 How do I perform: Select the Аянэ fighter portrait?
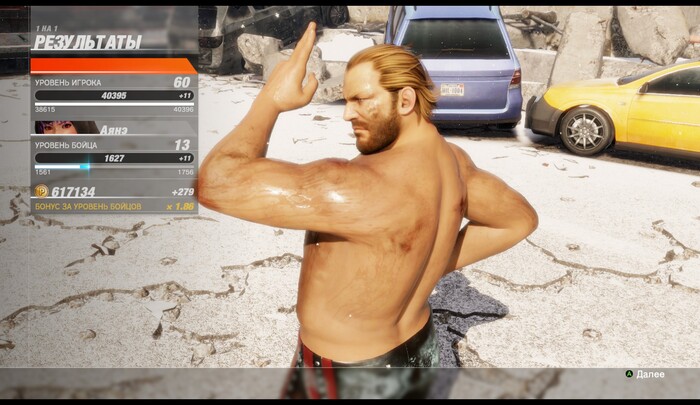[66, 128]
